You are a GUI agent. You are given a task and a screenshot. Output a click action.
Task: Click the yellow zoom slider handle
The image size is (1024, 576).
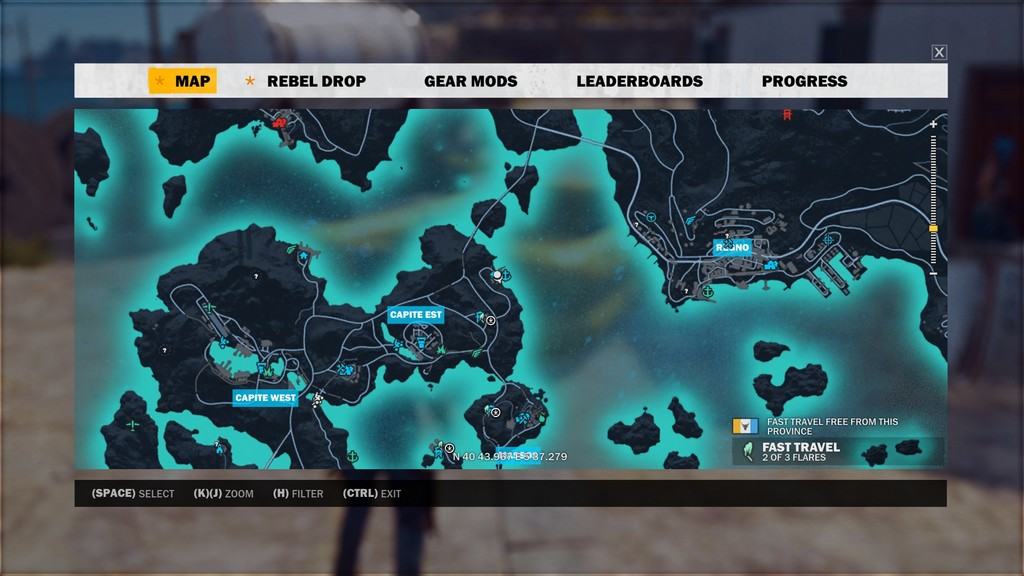tap(933, 229)
